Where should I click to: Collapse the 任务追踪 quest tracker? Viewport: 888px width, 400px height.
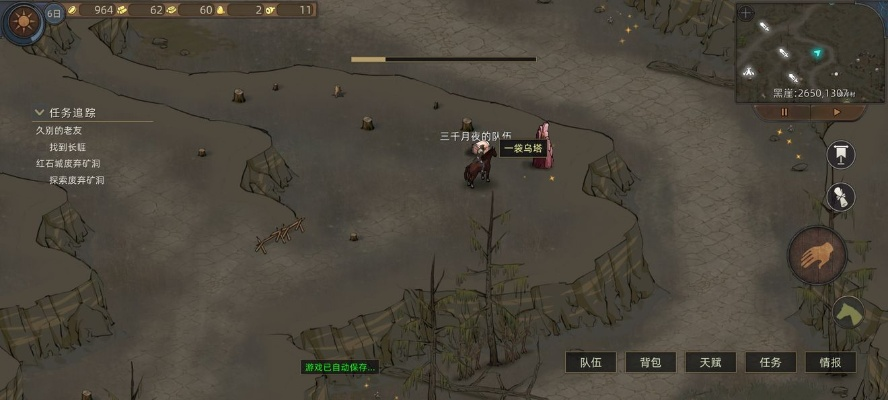pos(40,113)
